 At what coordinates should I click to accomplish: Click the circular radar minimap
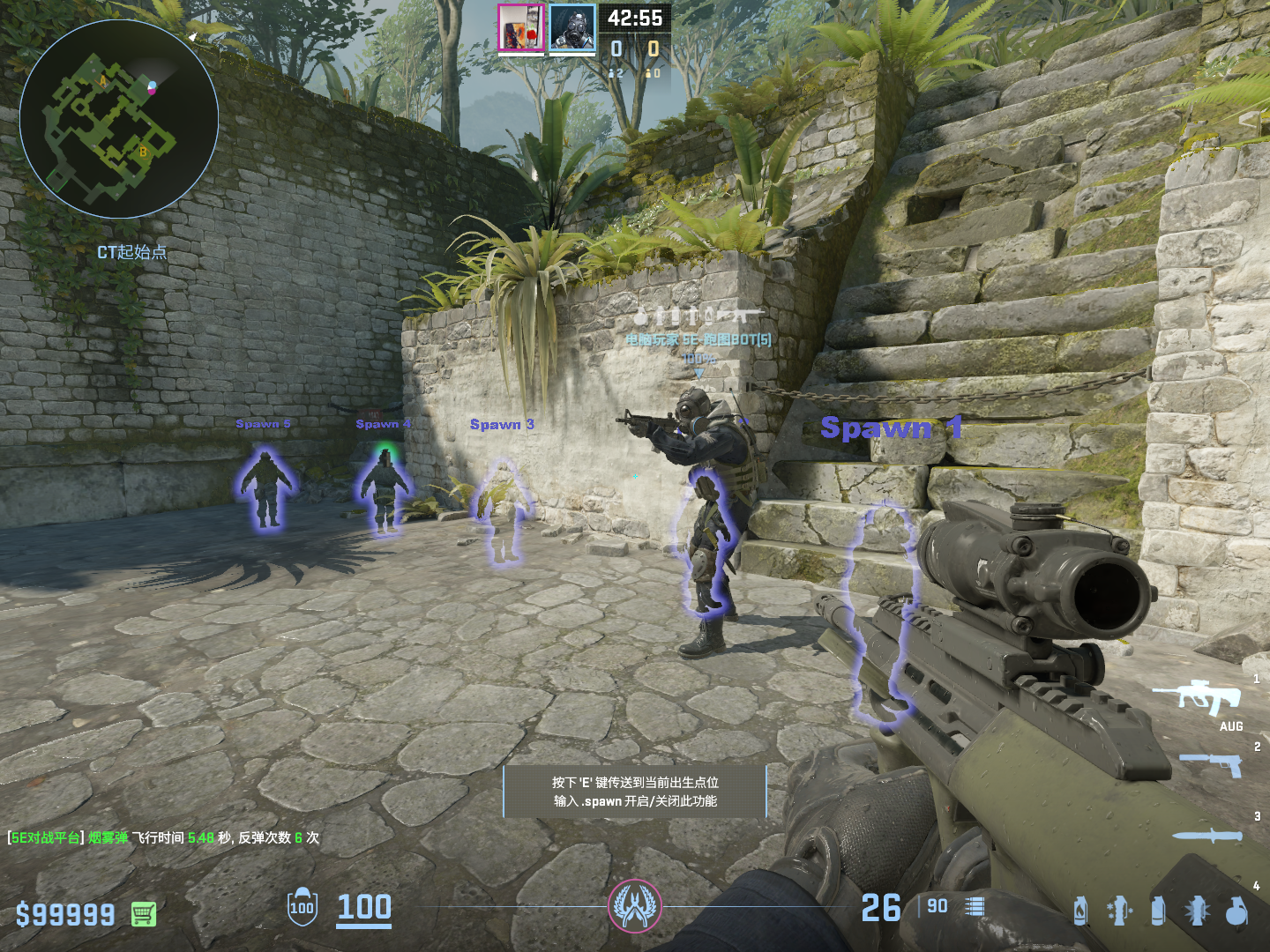point(119,119)
